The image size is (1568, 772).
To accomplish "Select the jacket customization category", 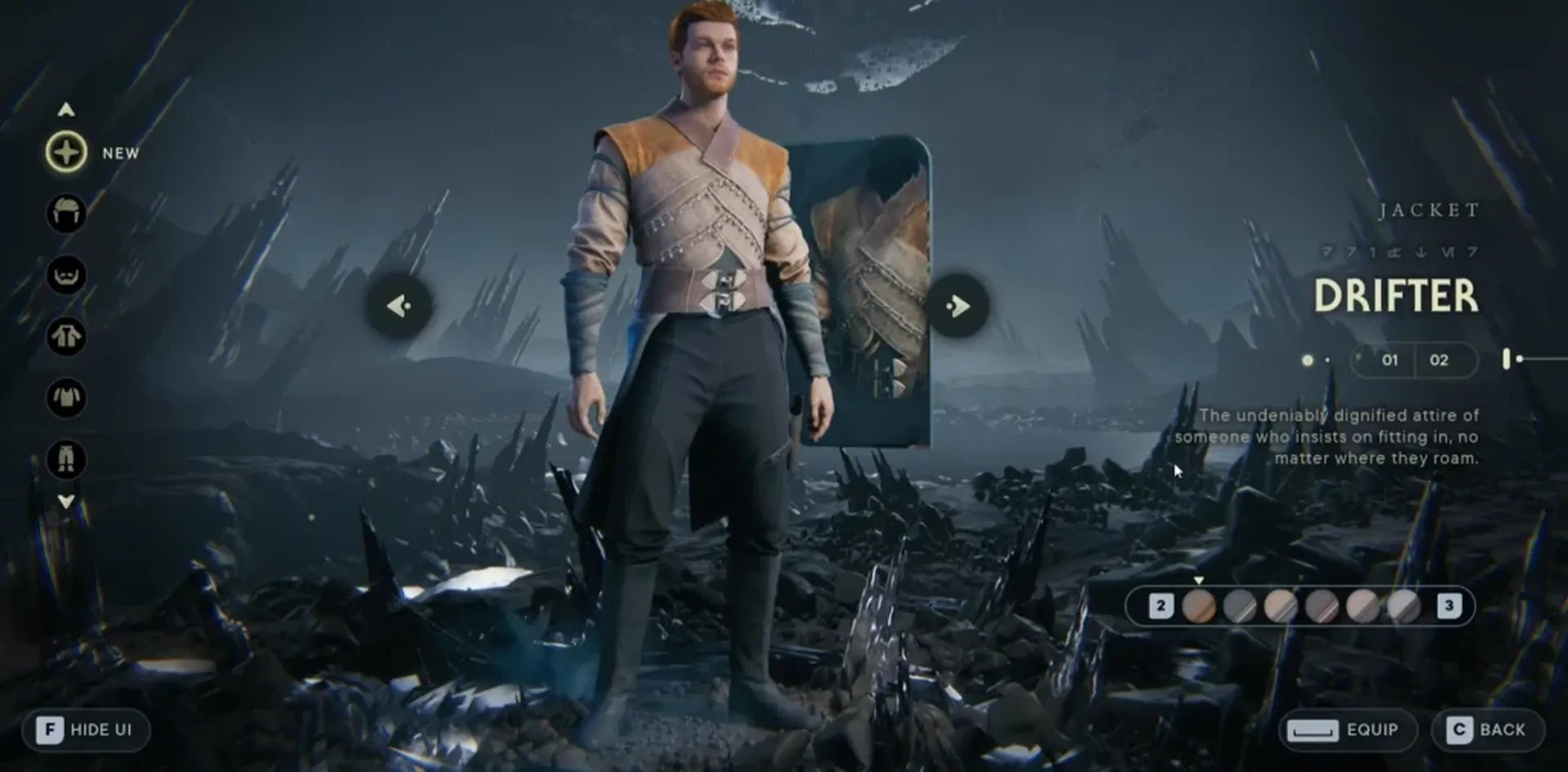I will (x=66, y=338).
